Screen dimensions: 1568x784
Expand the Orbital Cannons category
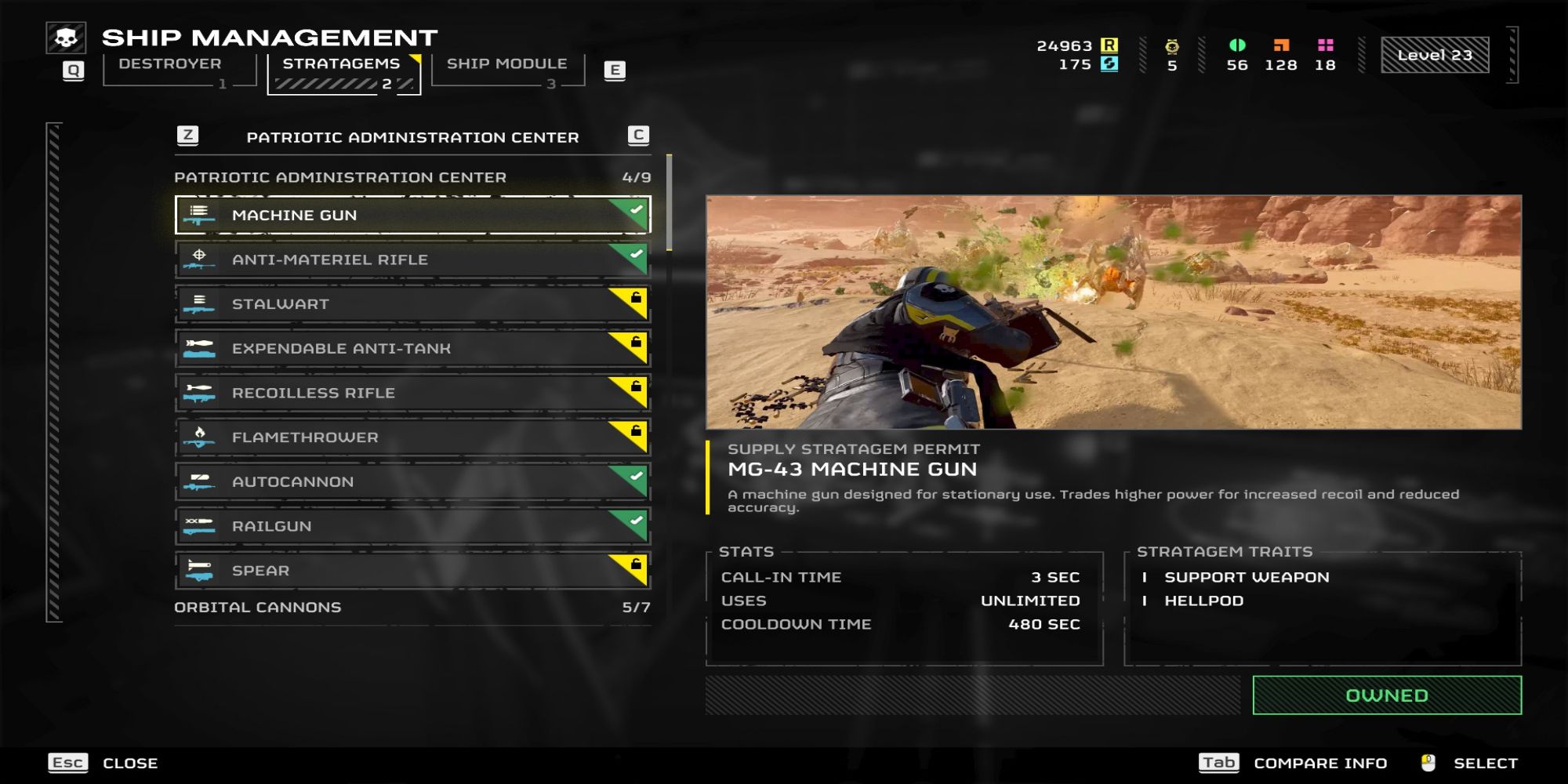tap(412, 608)
